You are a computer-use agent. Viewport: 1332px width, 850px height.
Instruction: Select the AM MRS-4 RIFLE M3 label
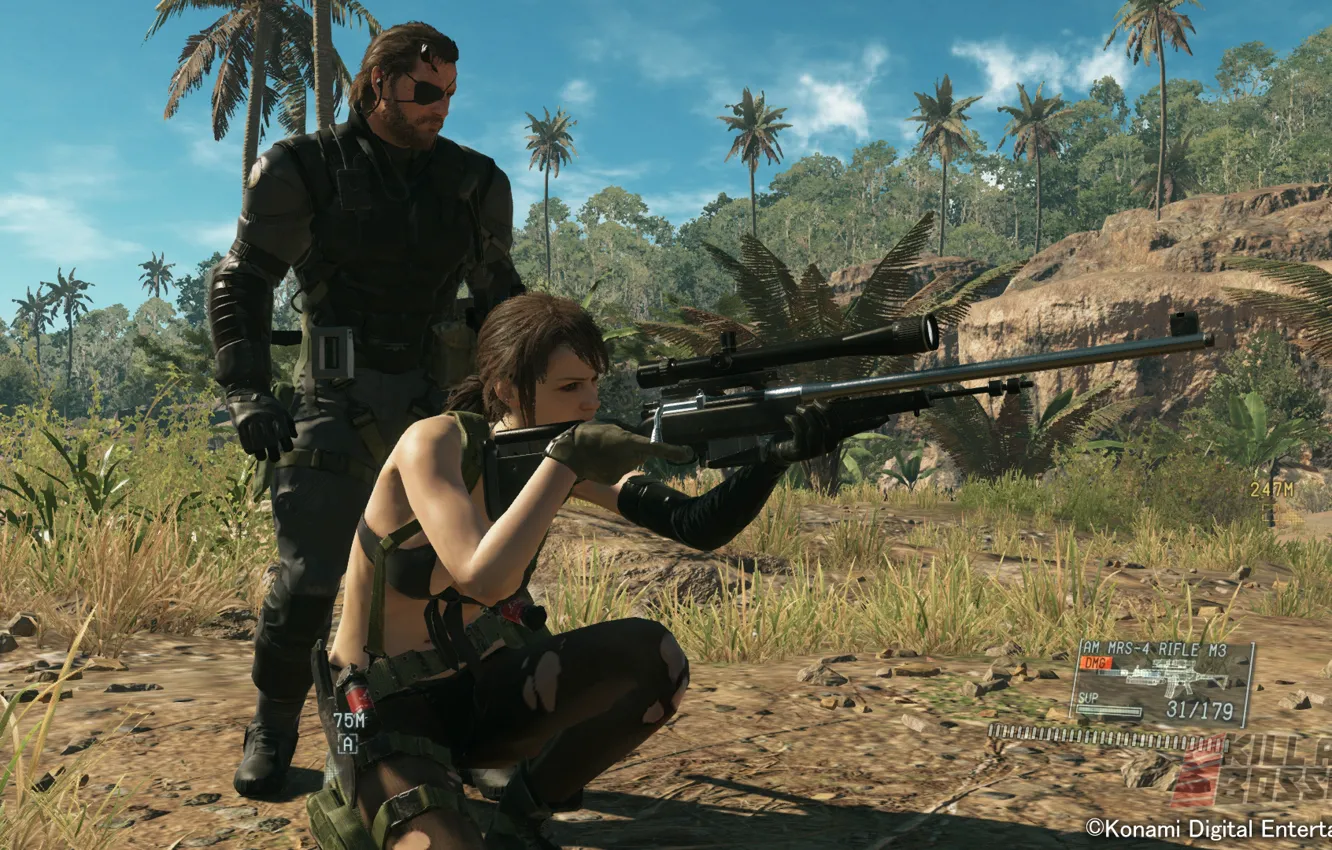point(1155,648)
